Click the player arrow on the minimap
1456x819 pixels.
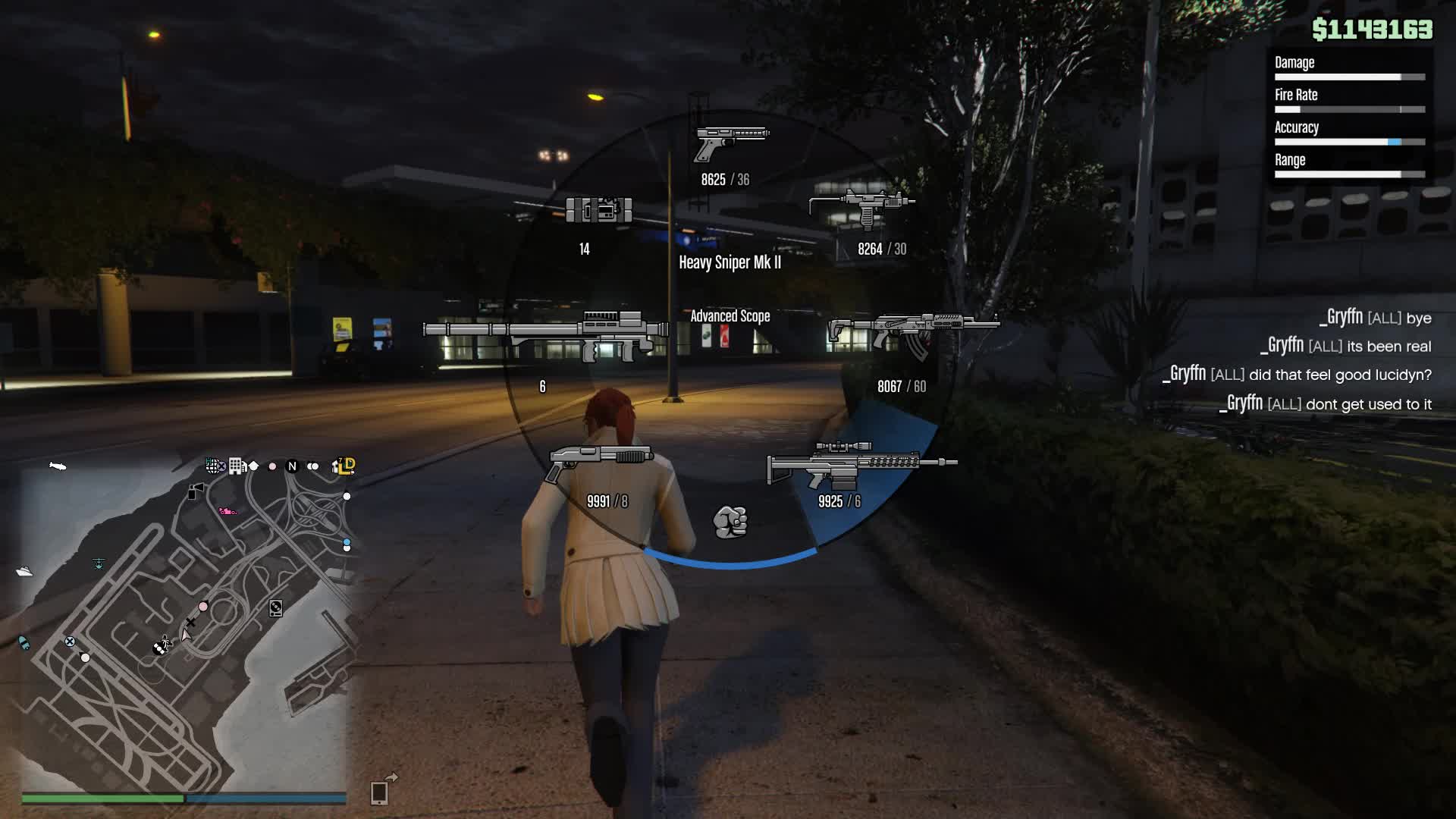click(x=185, y=637)
